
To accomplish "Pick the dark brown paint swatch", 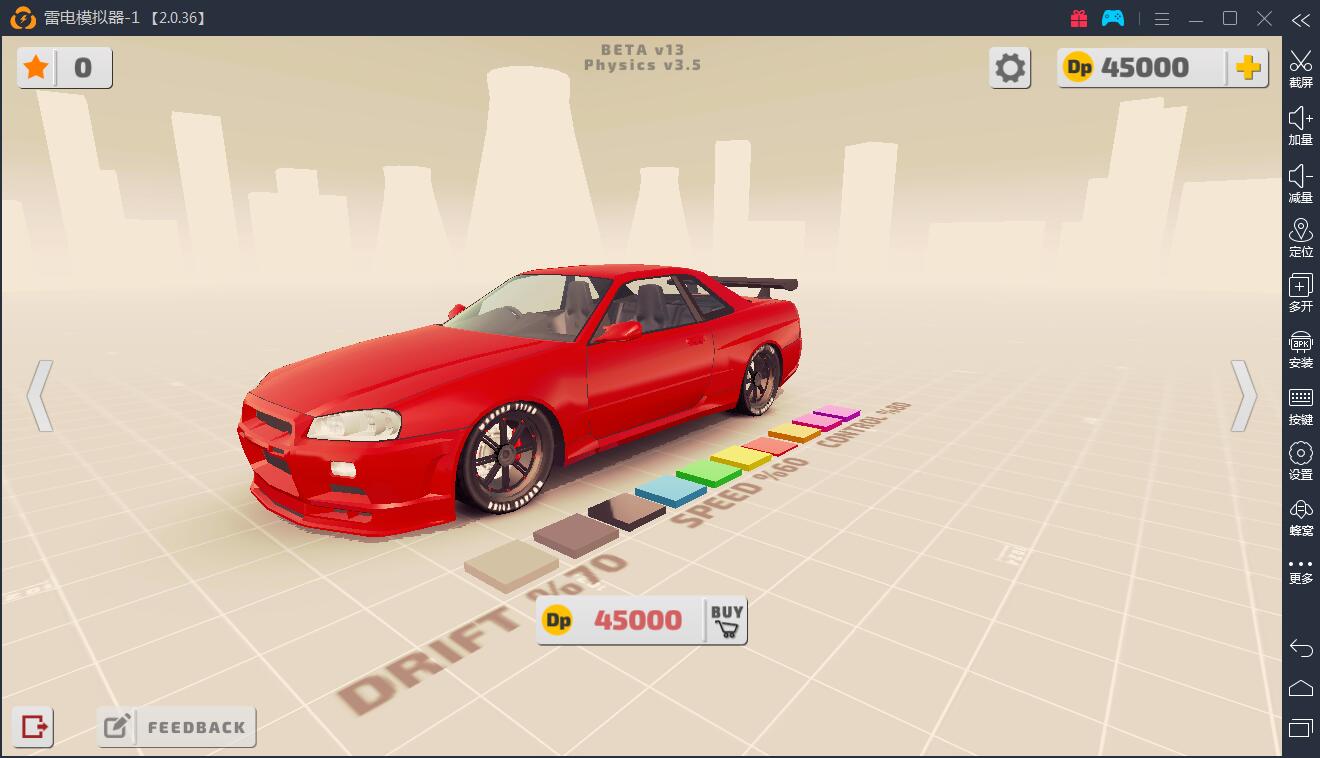I will 627,511.
